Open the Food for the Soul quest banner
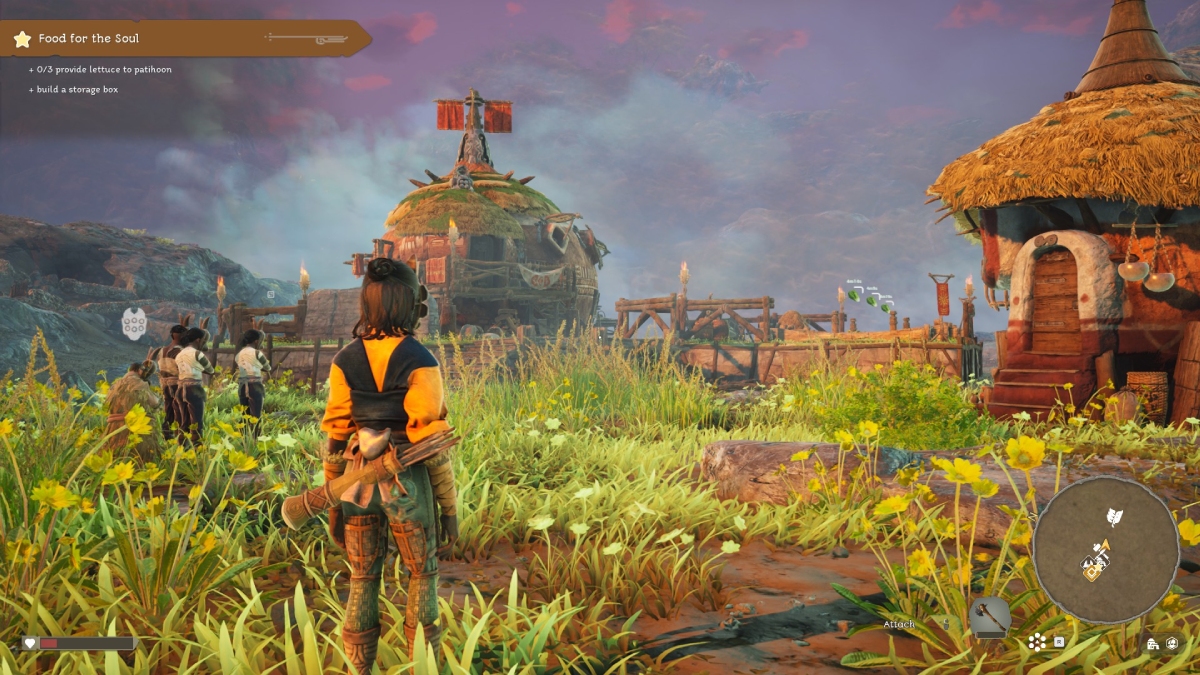The height and width of the screenshot is (675, 1200). [x=185, y=39]
